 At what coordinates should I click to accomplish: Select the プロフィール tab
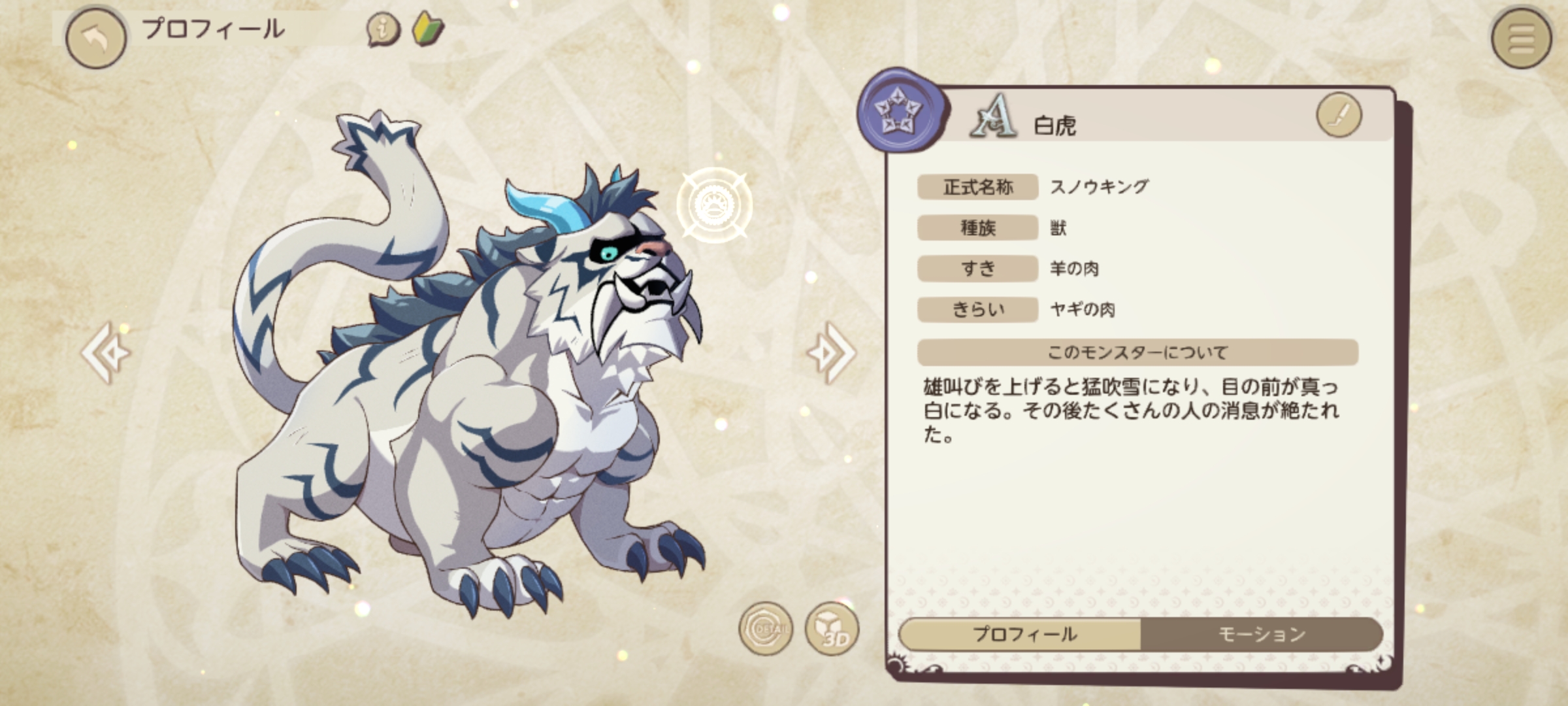(x=1023, y=634)
